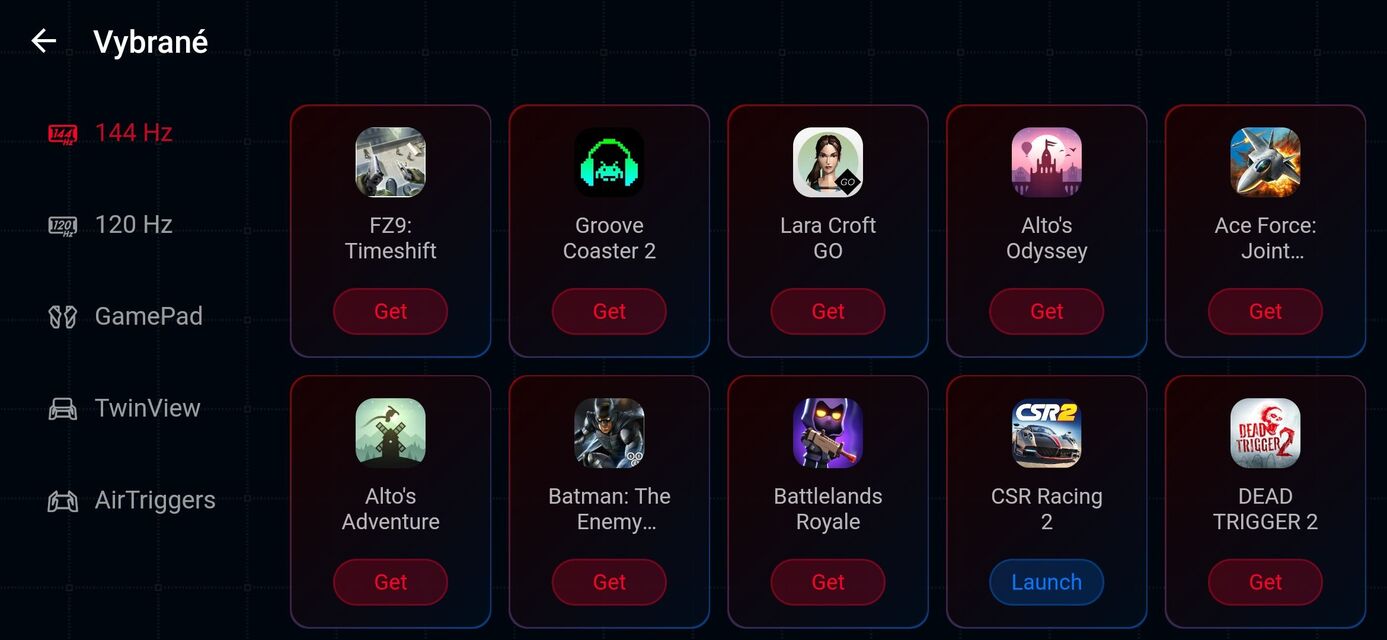
Task: Get Battlelands Royale
Action: [828, 582]
